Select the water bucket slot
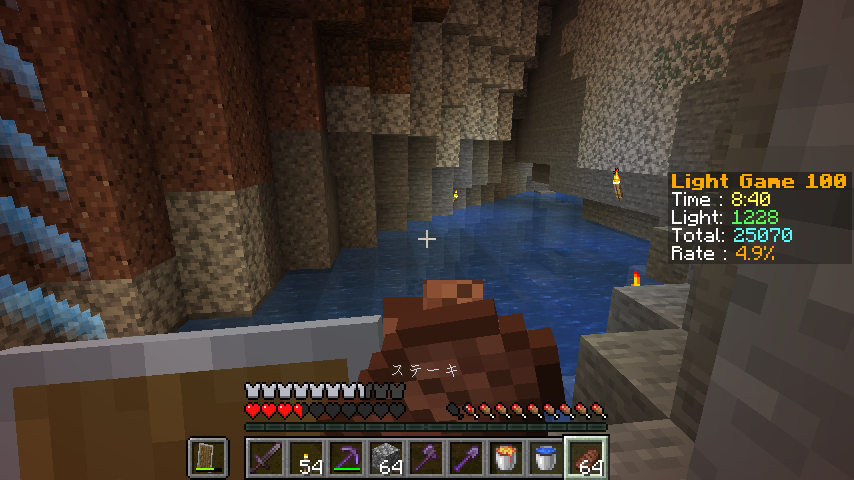Viewport: 854px width, 480px height. [545, 458]
